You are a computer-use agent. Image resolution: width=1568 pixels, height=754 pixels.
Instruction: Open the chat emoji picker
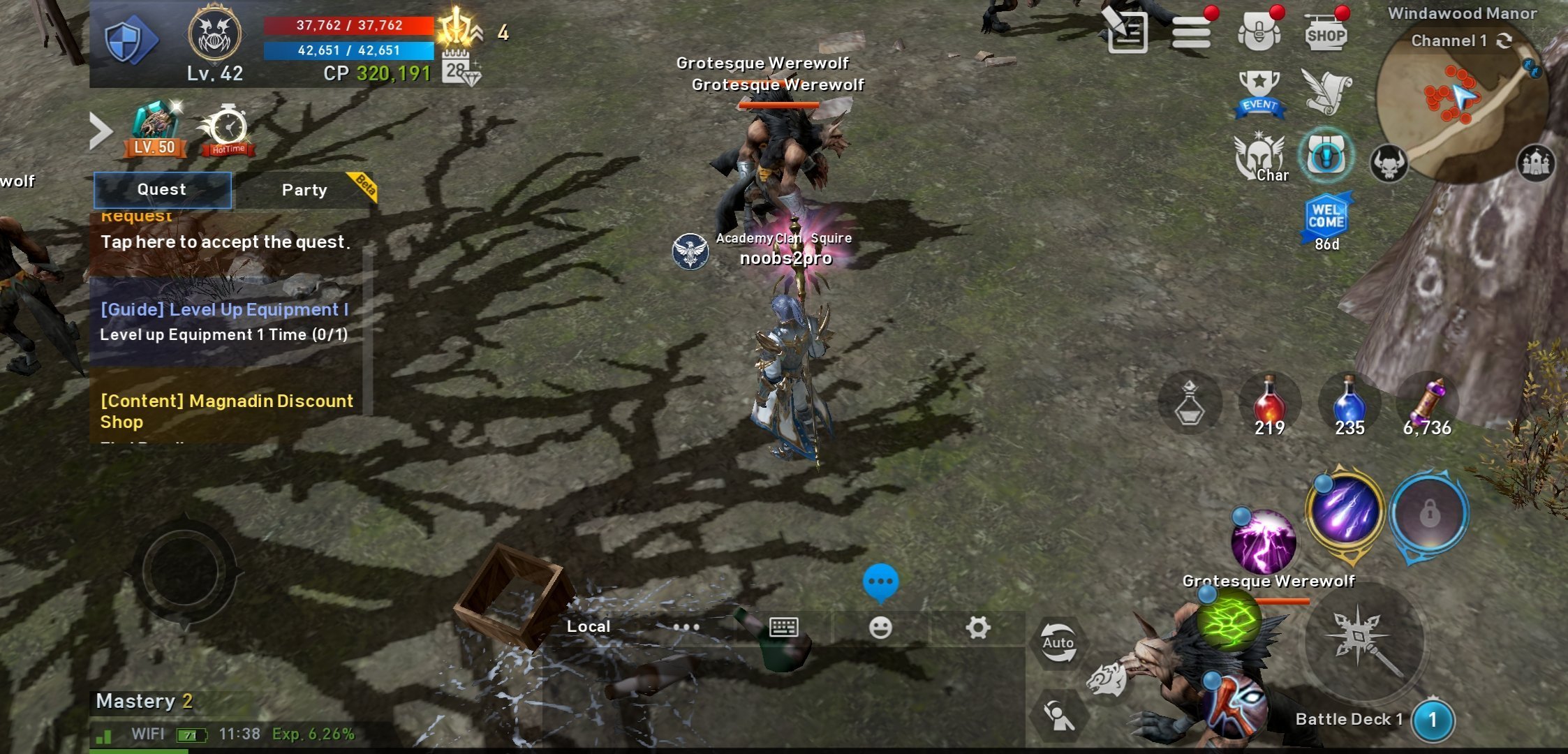[x=880, y=627]
